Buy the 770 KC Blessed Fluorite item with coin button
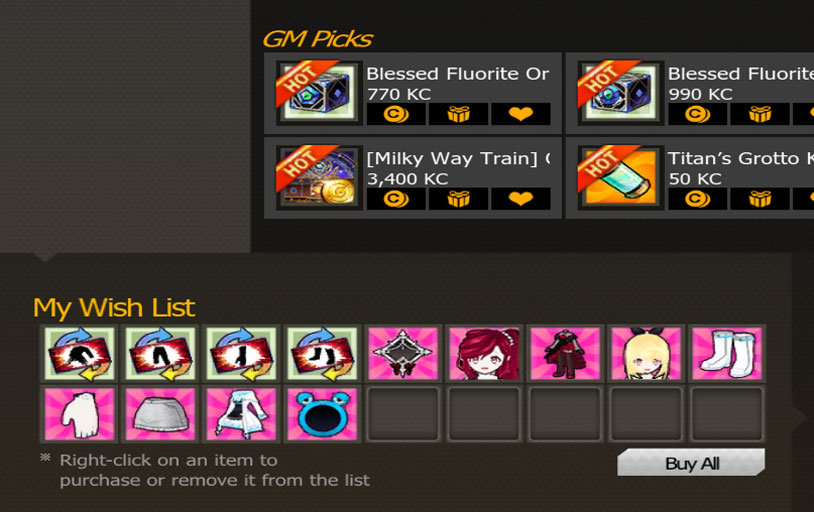The height and width of the screenshot is (512, 814). tap(396, 114)
